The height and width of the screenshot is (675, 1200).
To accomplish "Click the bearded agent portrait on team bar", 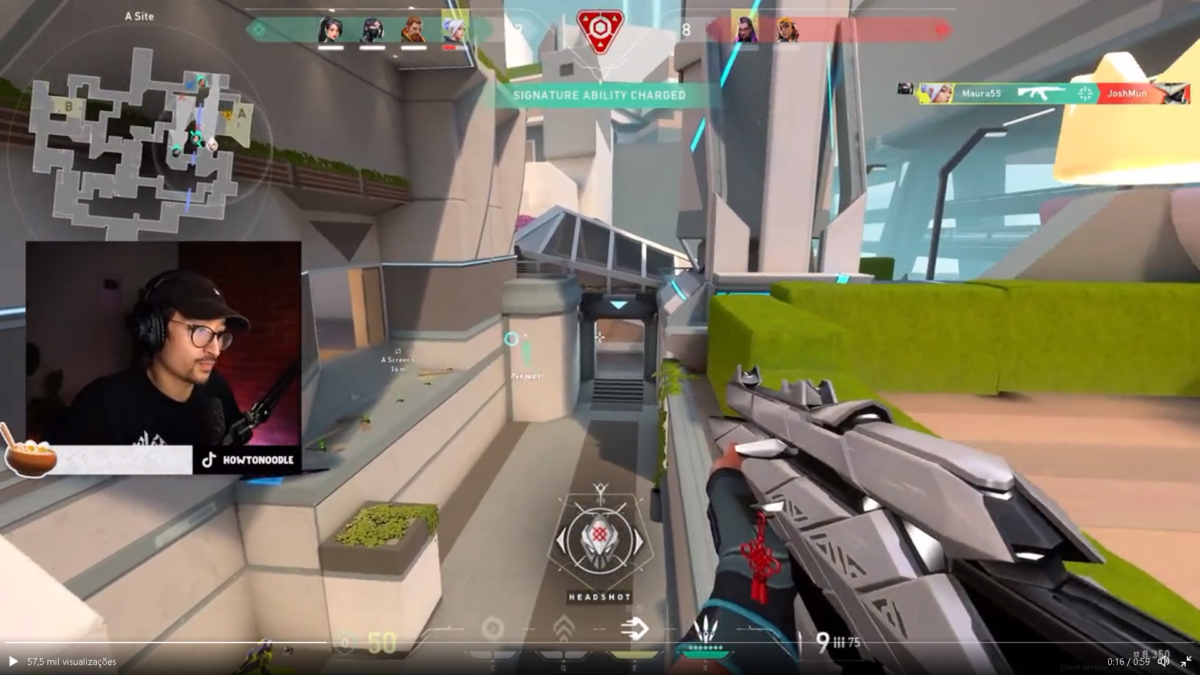I will (x=413, y=30).
